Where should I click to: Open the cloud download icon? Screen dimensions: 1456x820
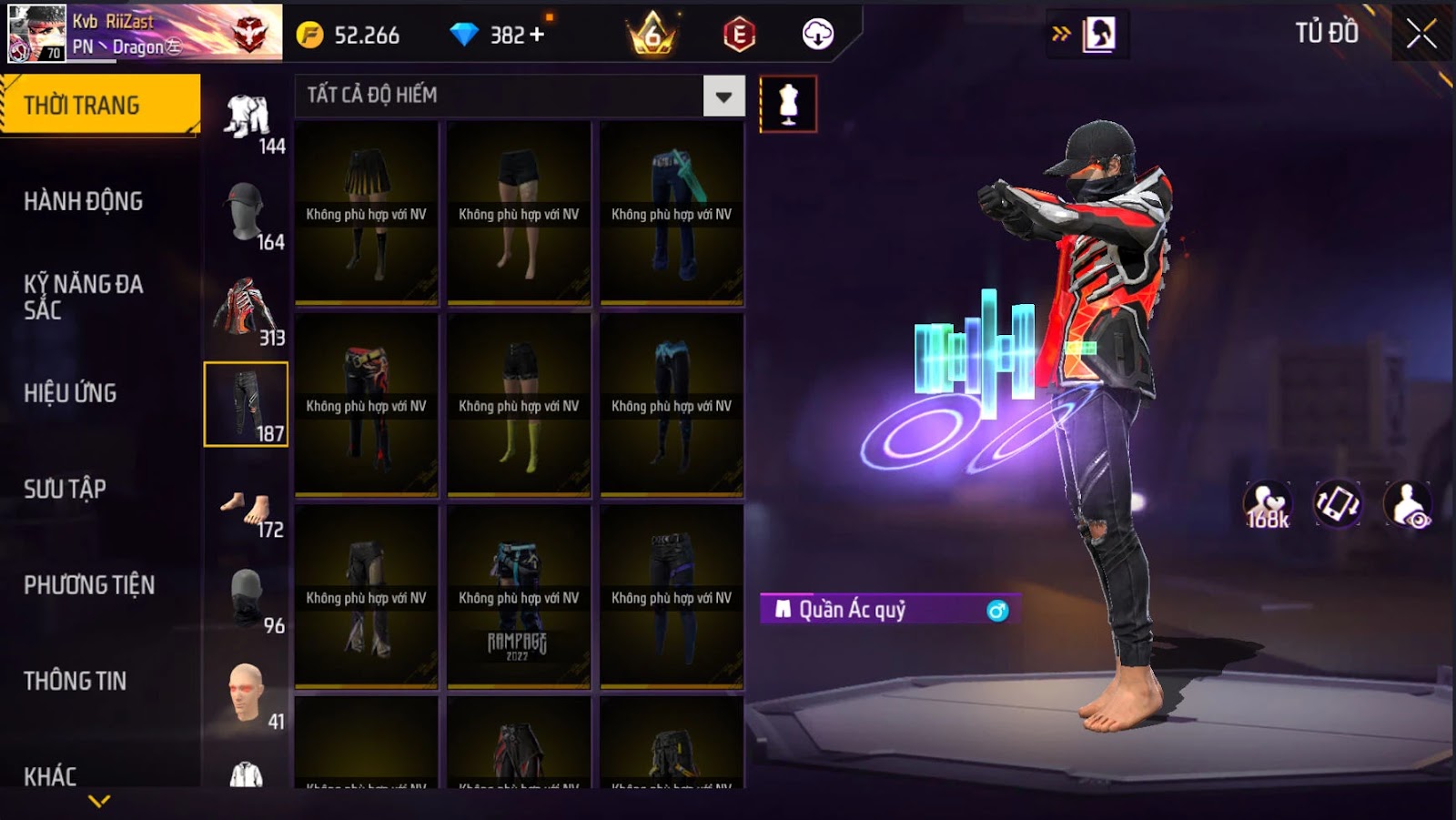pos(817,35)
